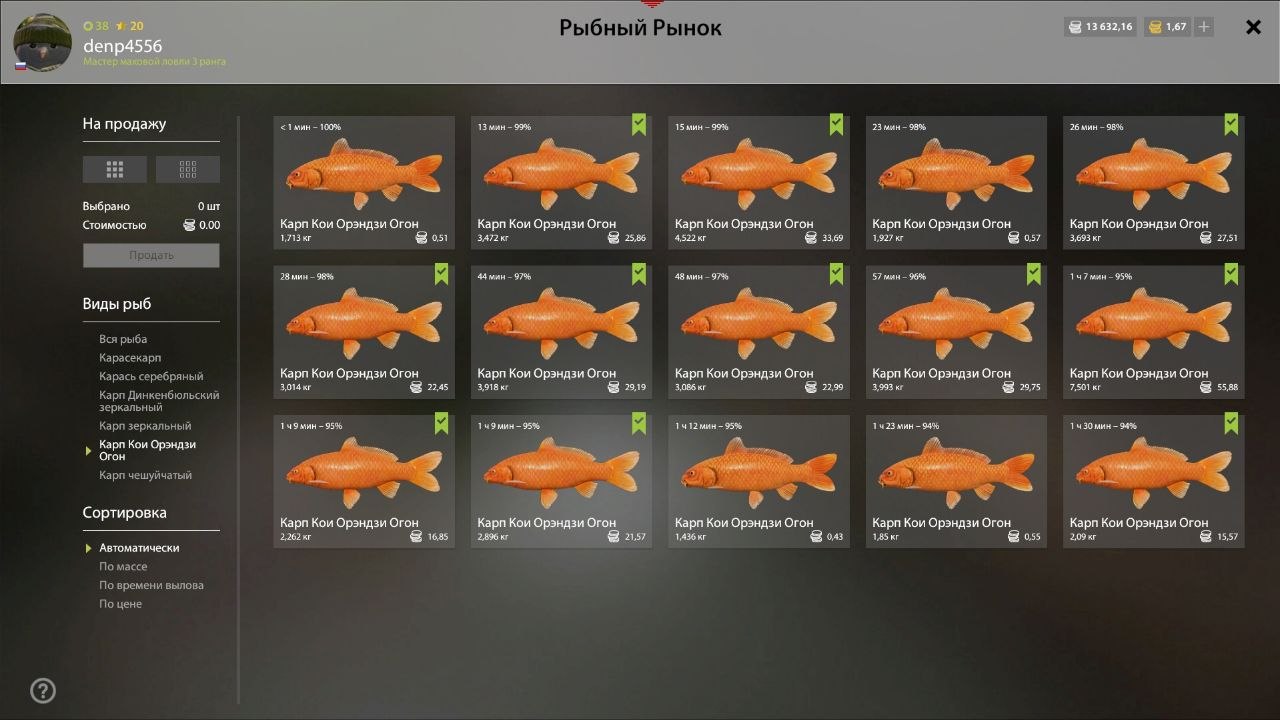Click the plus button to add gold
The width and height of the screenshot is (1280, 720).
point(1204,27)
